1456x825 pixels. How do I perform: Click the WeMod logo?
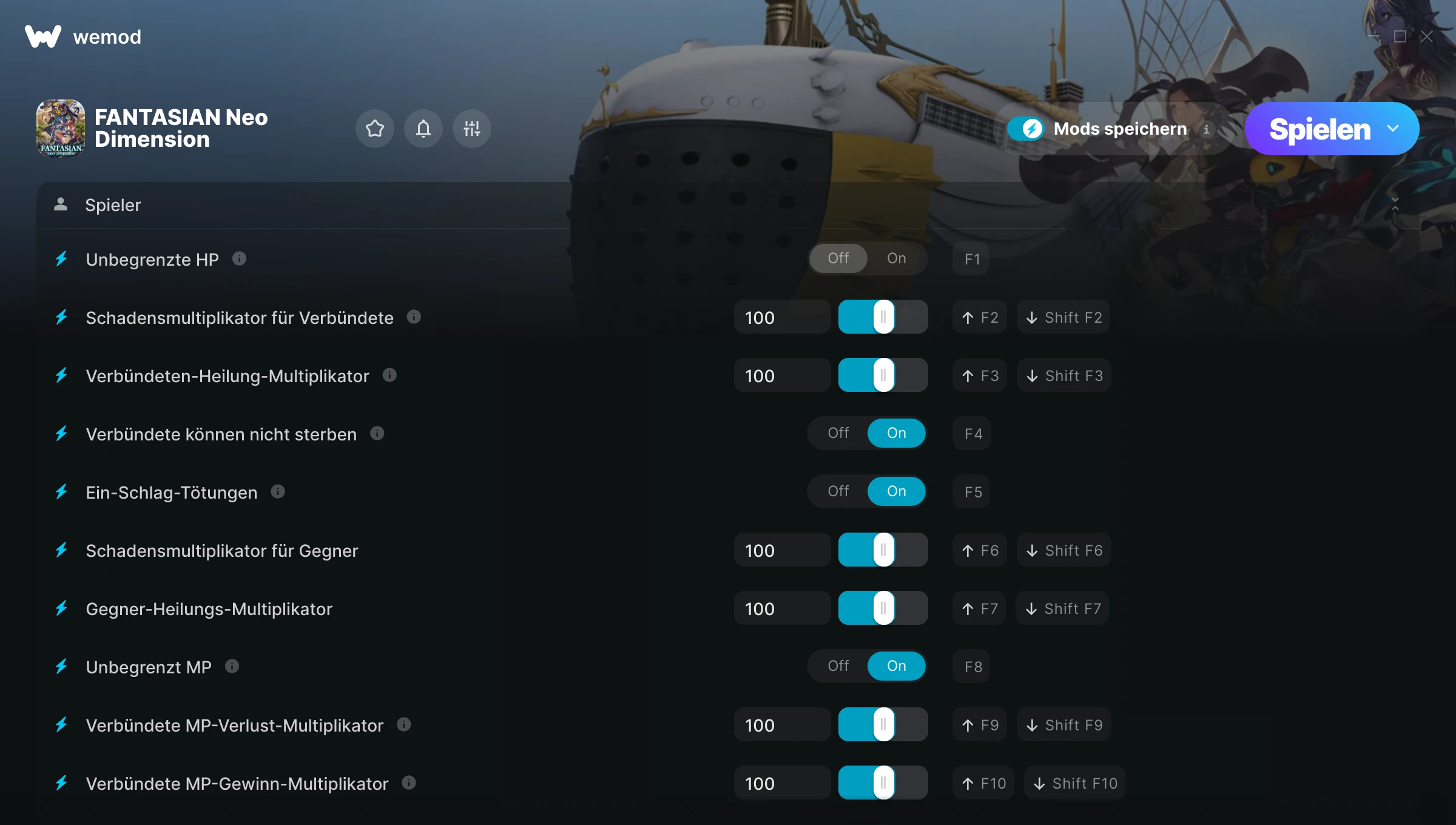coord(41,36)
